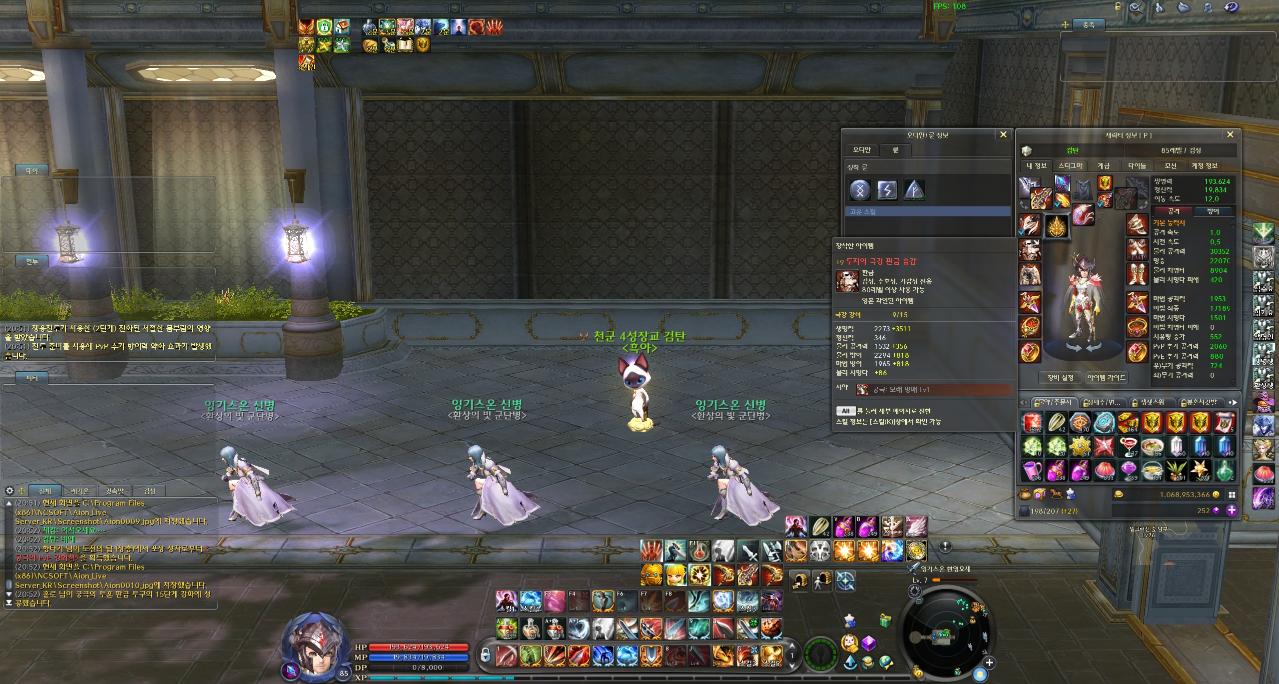Close the character info window

tap(1230, 134)
